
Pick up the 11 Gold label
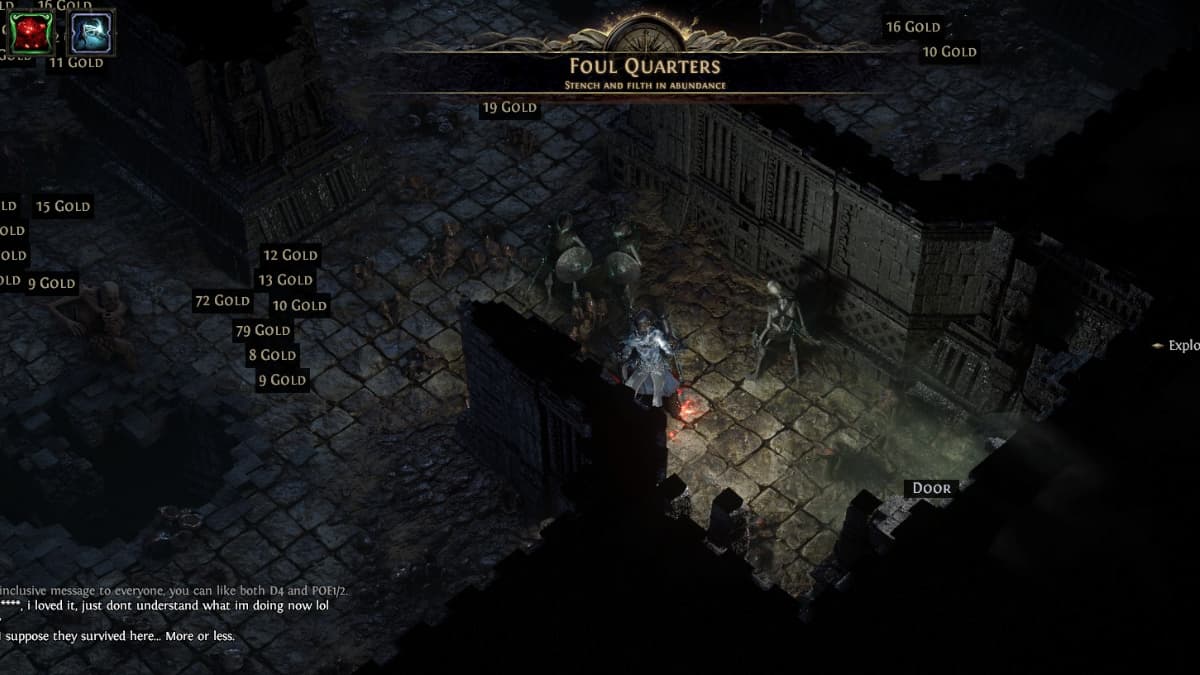[x=76, y=62]
